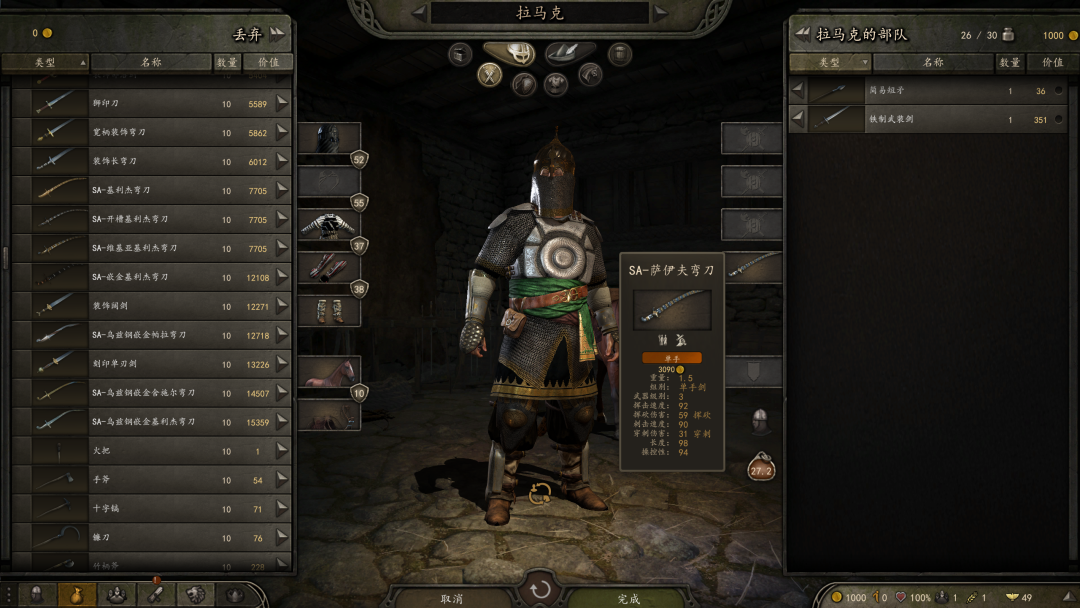Viewport: 1080px width, 608px height.
Task: Filter items by the horse category
Action: (x=590, y=74)
